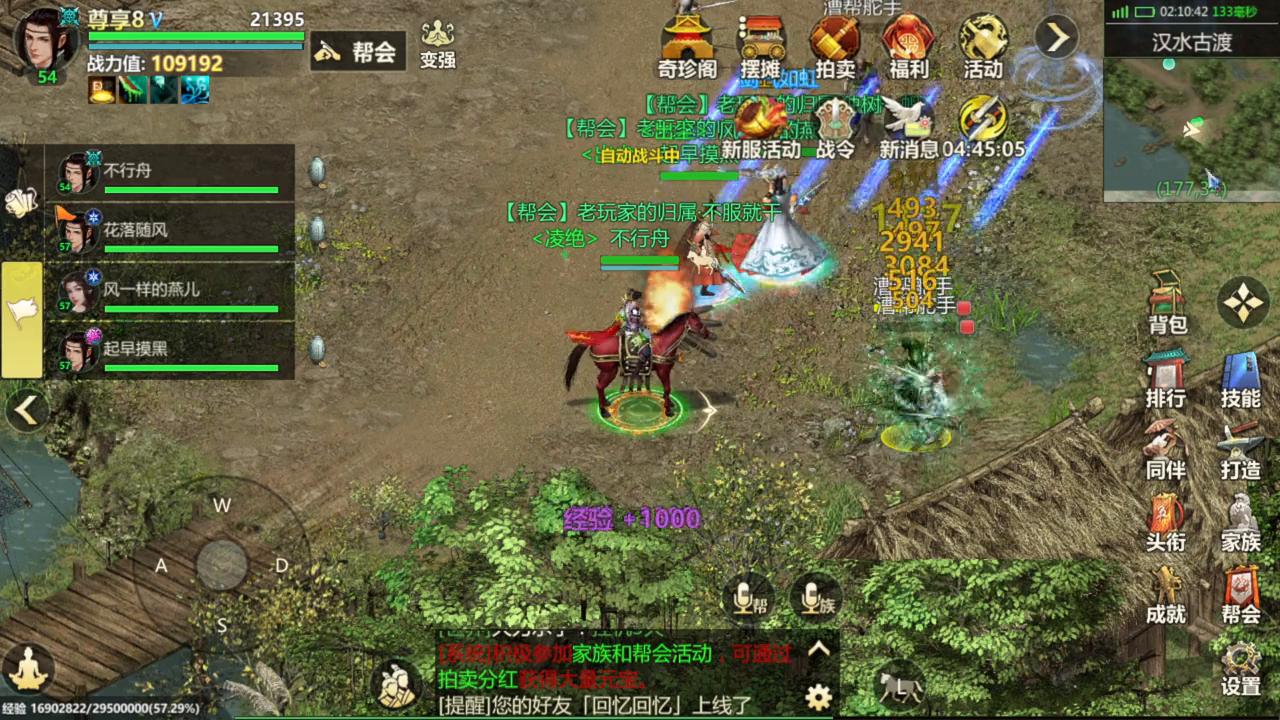Open the 头衔 title menu
Viewport: 1280px width, 720px height.
(1166, 523)
